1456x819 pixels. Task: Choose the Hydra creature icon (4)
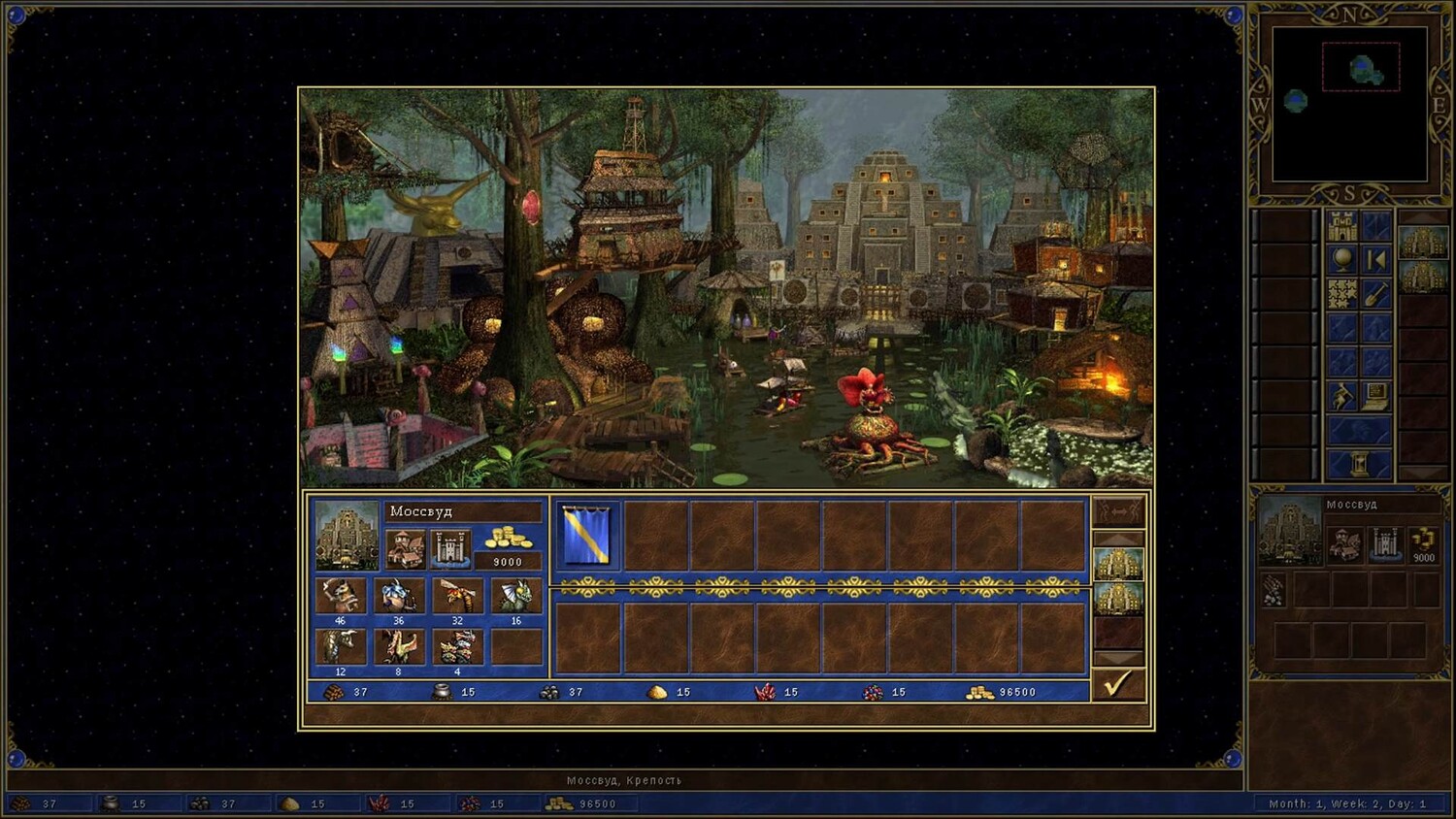click(457, 646)
